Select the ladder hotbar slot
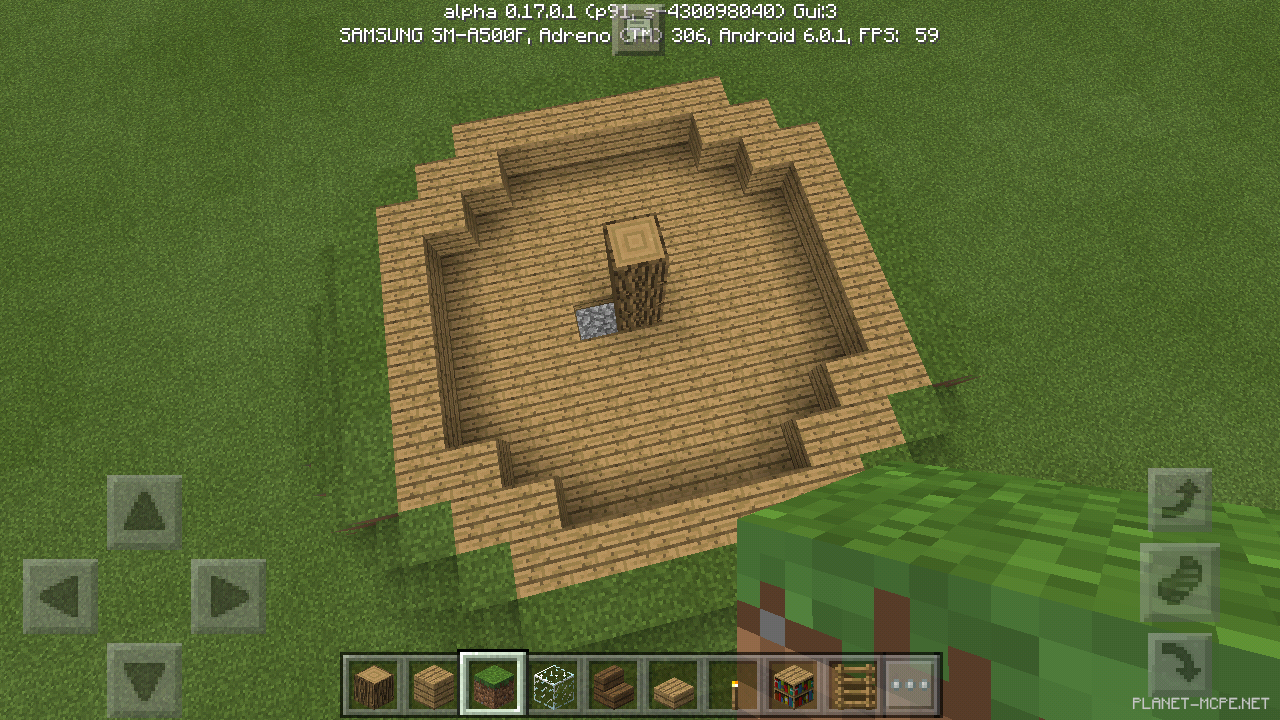1280x720 pixels. coord(851,685)
